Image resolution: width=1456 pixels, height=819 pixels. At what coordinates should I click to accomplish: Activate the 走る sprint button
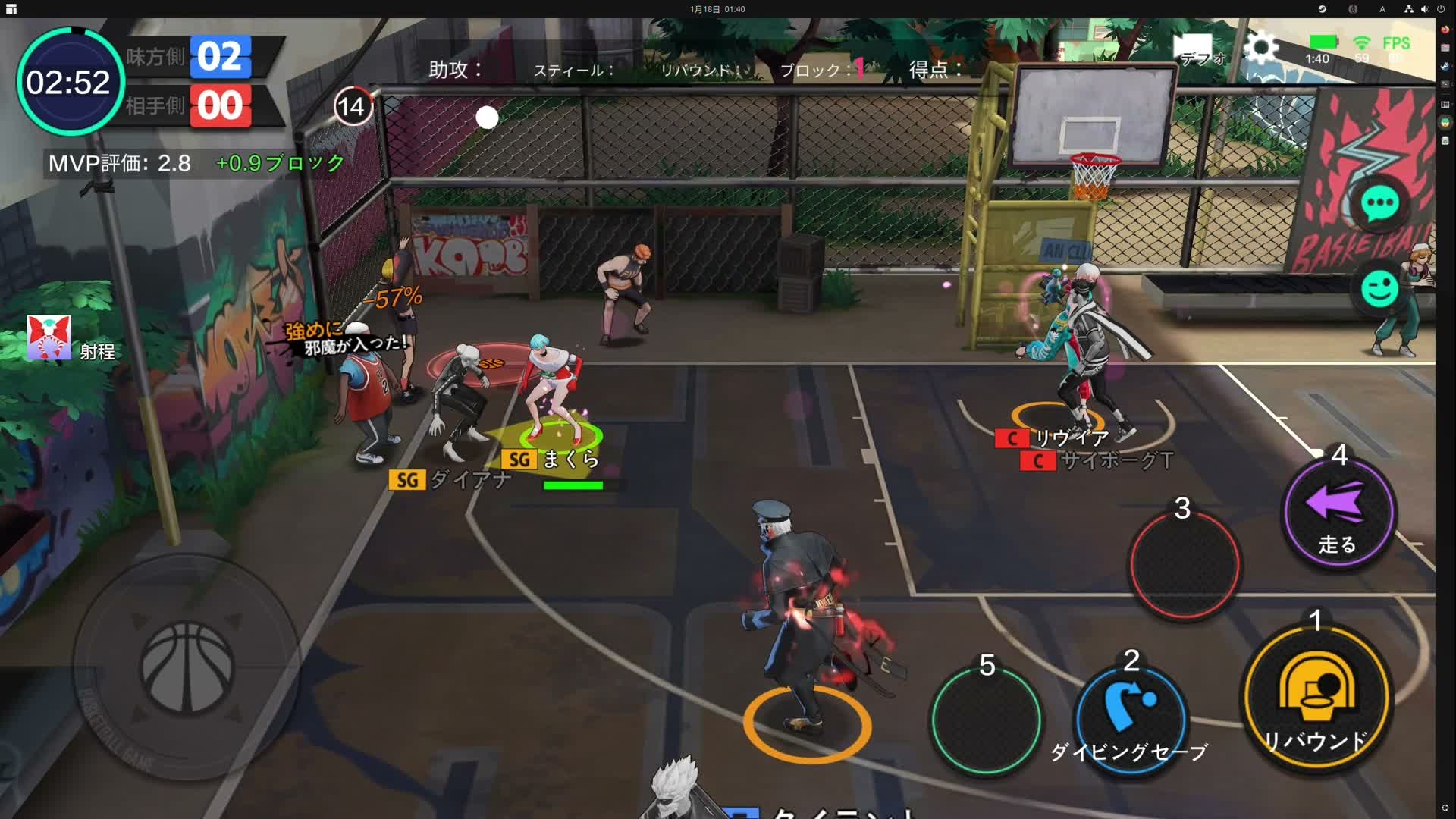coord(1338,514)
